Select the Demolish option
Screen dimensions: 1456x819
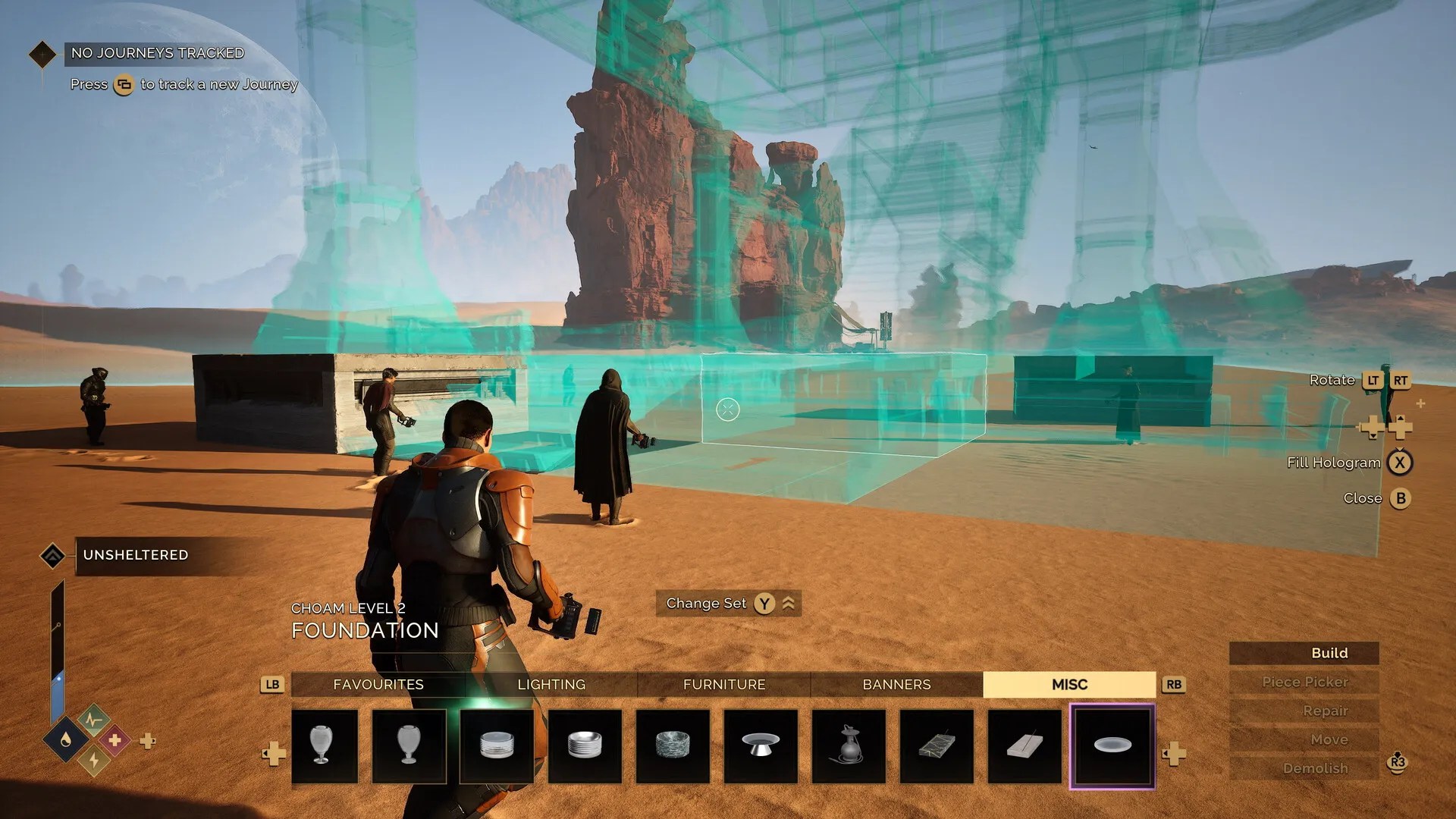coord(1316,768)
